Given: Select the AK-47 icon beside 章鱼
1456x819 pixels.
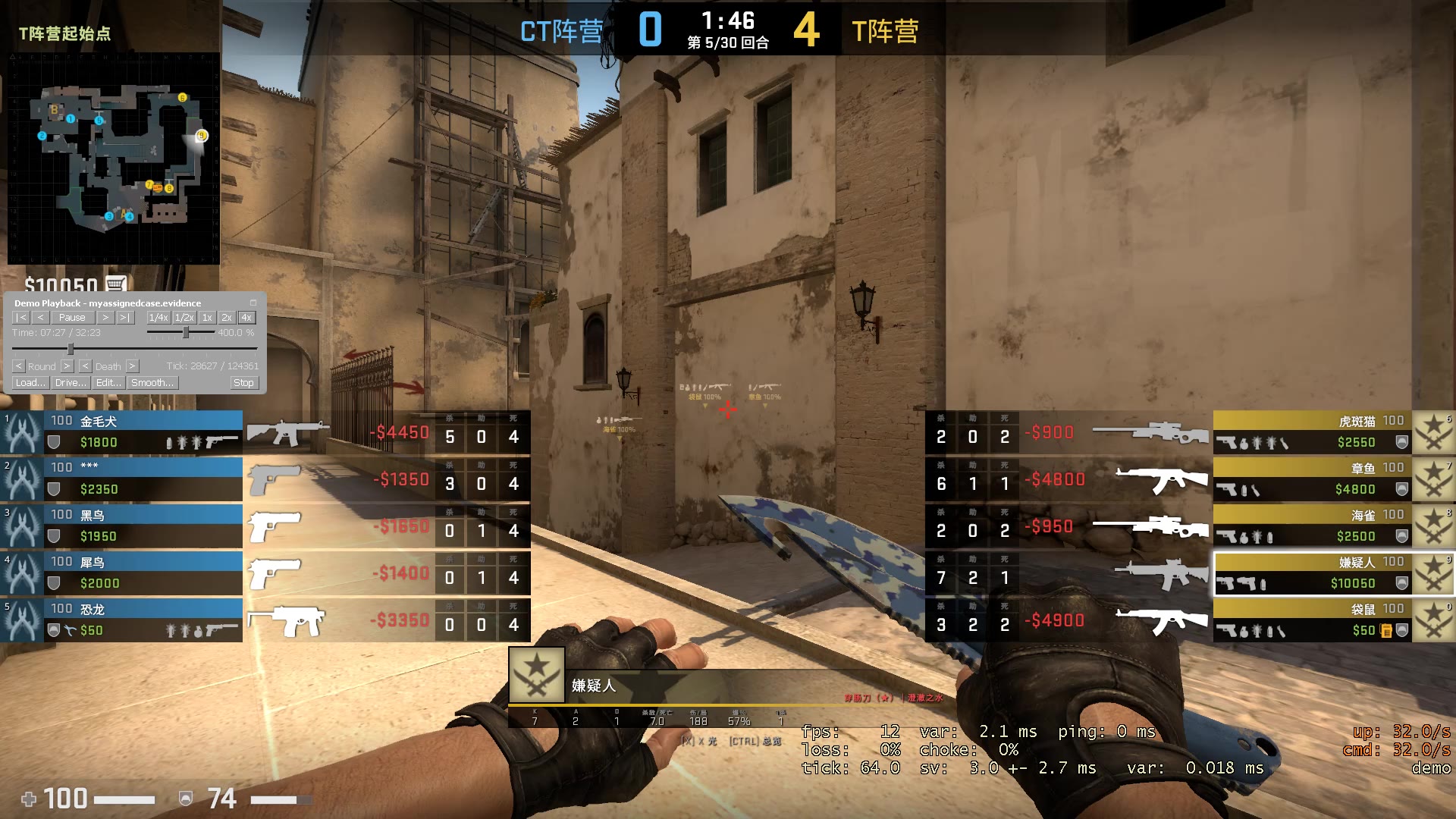Looking at the screenshot, I should [1162, 478].
